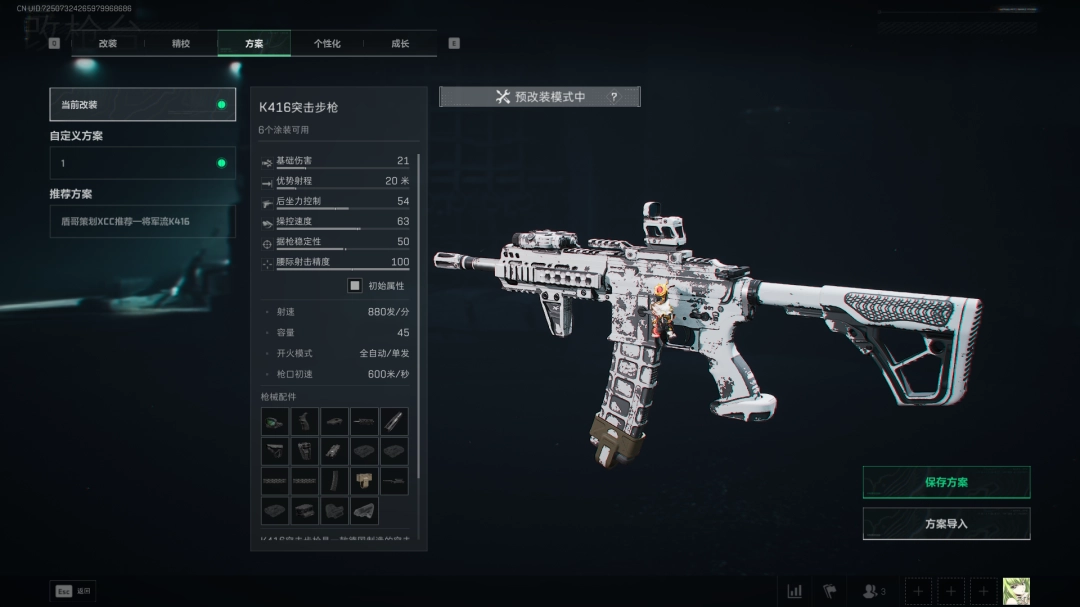Select the black magazine attachment slot

pyautogui.click(x=334, y=481)
